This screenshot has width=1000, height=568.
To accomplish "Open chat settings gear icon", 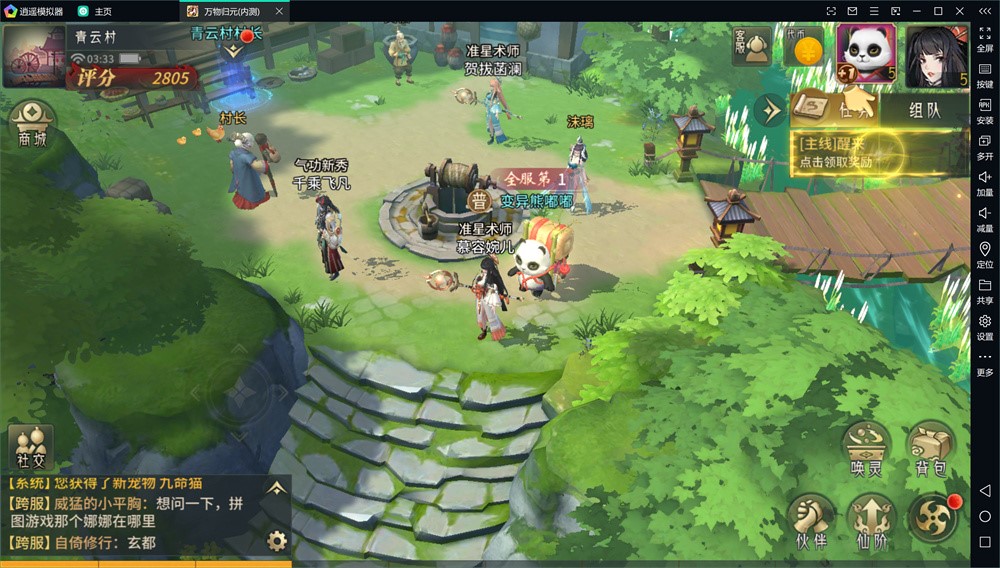I will (x=277, y=541).
